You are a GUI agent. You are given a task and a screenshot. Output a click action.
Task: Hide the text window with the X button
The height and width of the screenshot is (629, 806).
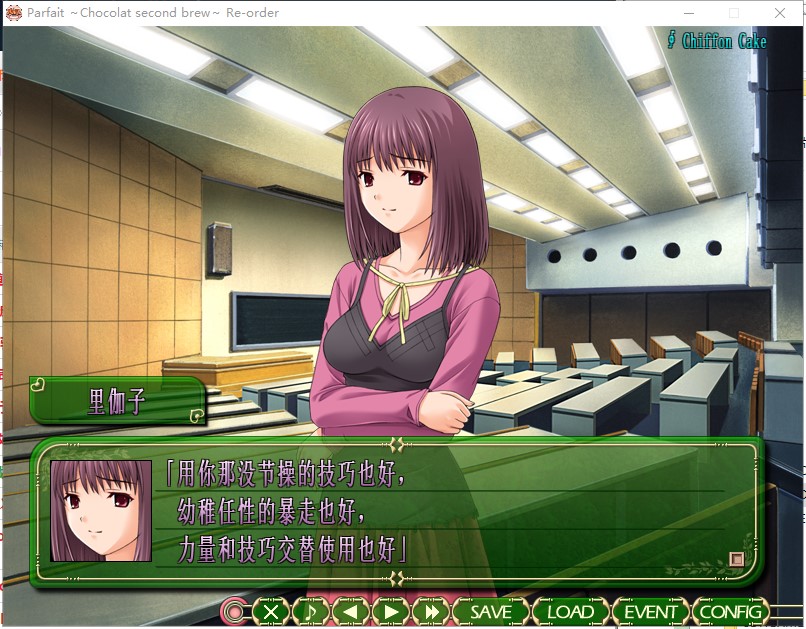(271, 611)
